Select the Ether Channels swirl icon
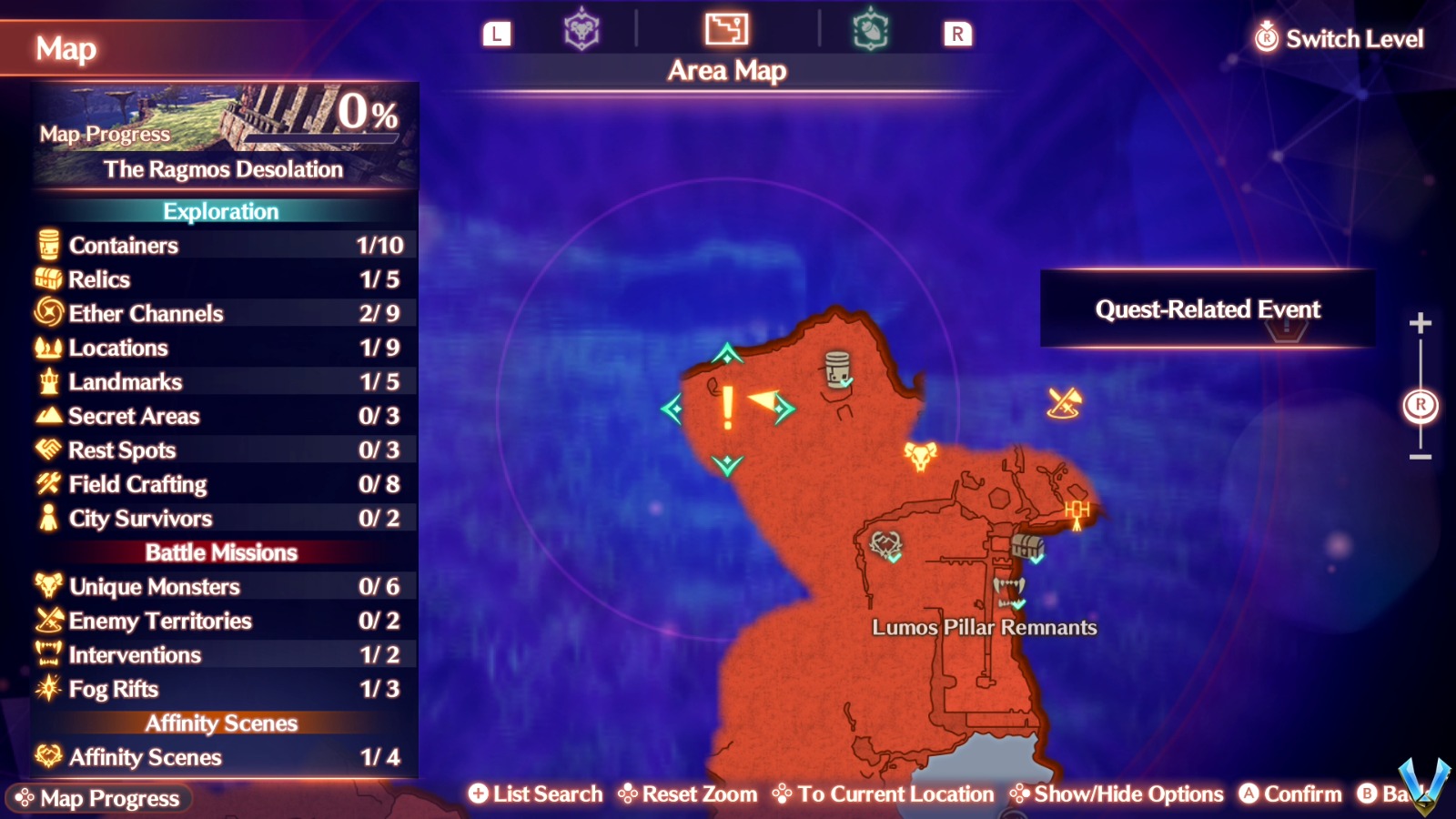The image size is (1456, 819). coord(47,313)
